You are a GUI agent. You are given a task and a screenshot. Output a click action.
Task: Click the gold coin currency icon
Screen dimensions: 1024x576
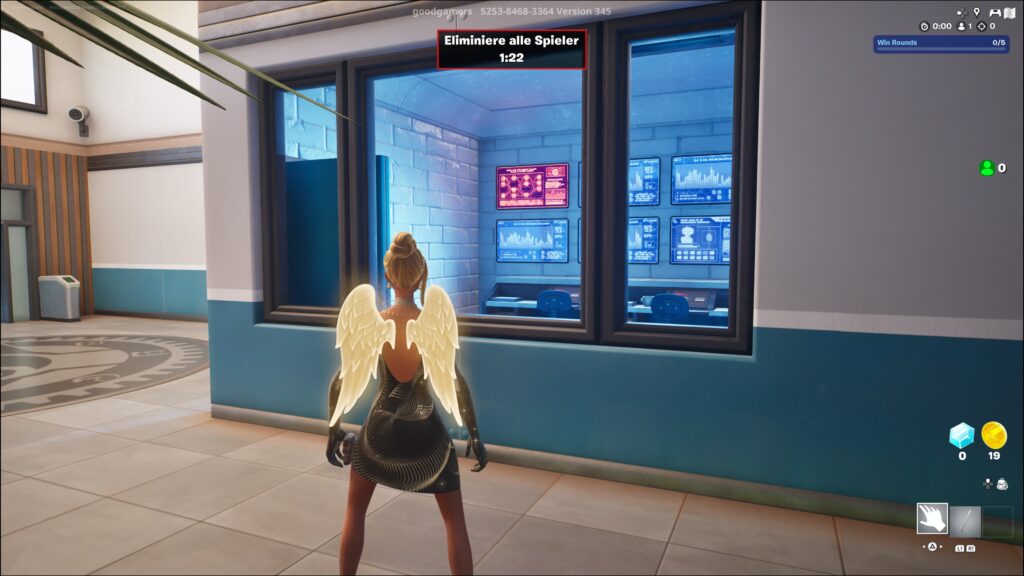pos(993,435)
